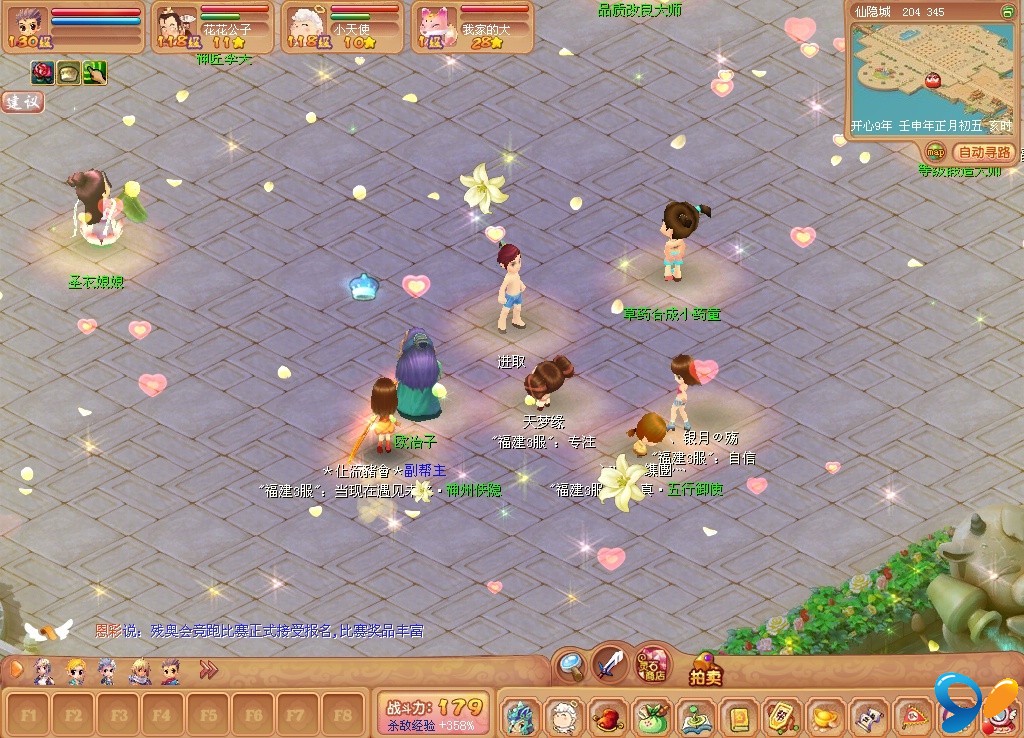Select the 花花公子 pet portrait
The height and width of the screenshot is (738, 1024).
tap(177, 27)
